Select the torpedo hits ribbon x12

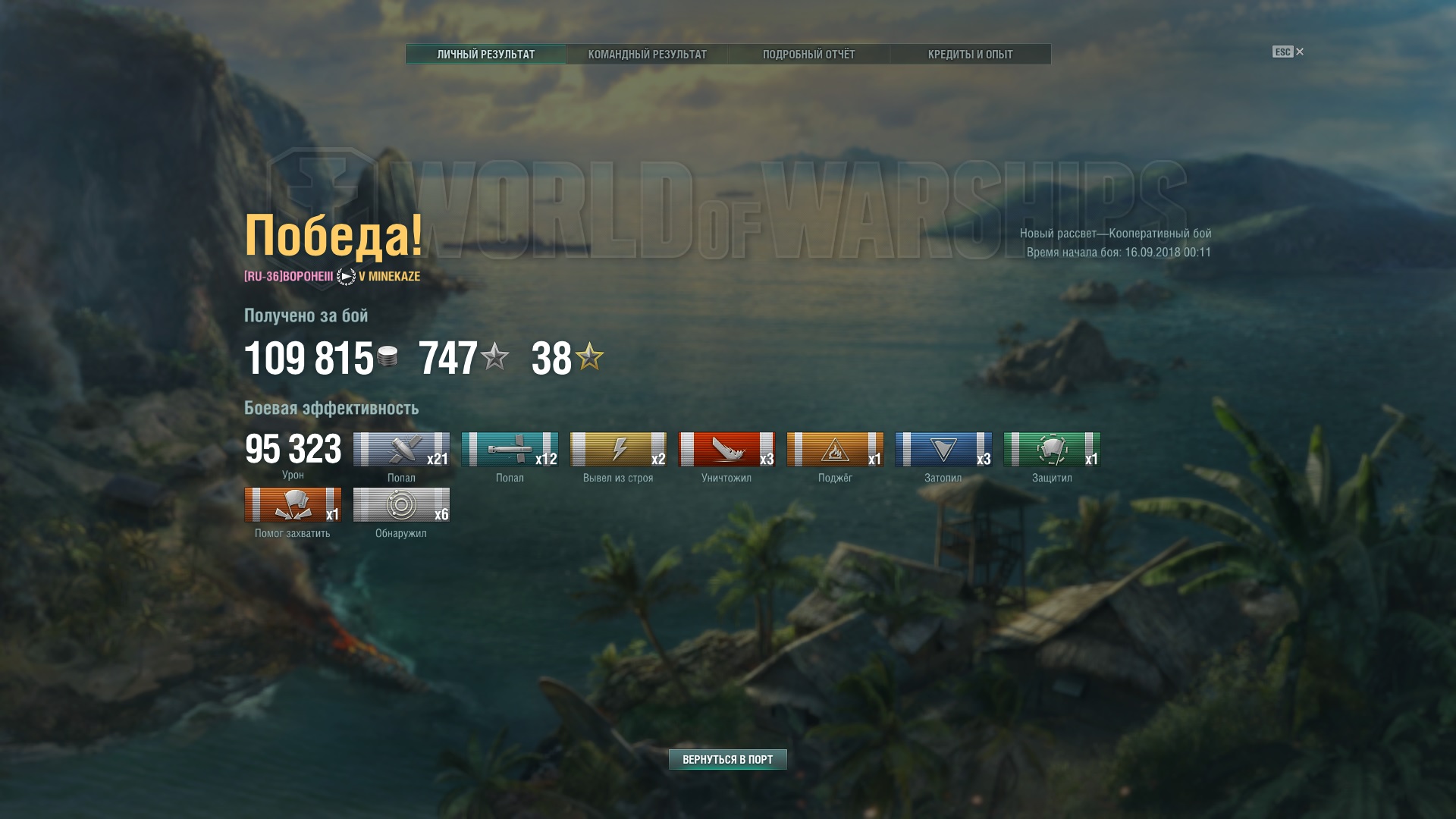510,450
